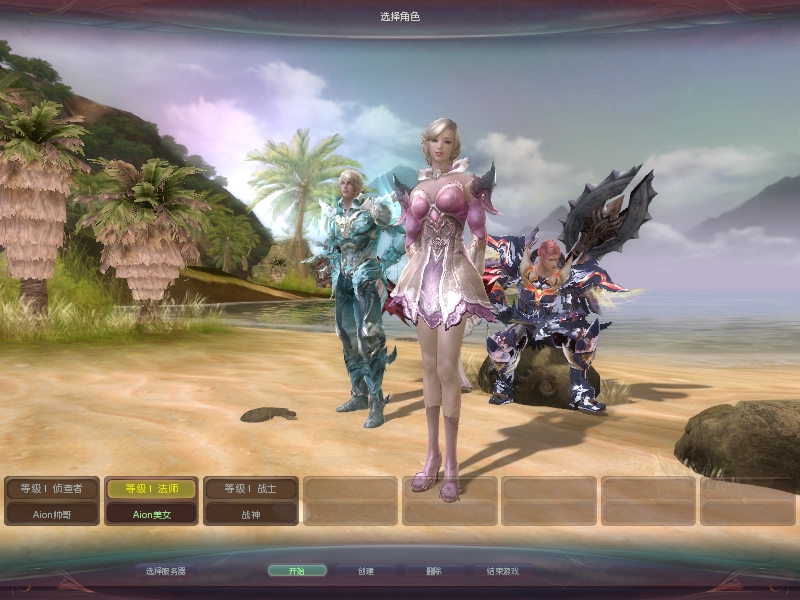The width and height of the screenshot is (800, 600).
Task: Exit via the 结束游戏 button
Action: point(502,571)
